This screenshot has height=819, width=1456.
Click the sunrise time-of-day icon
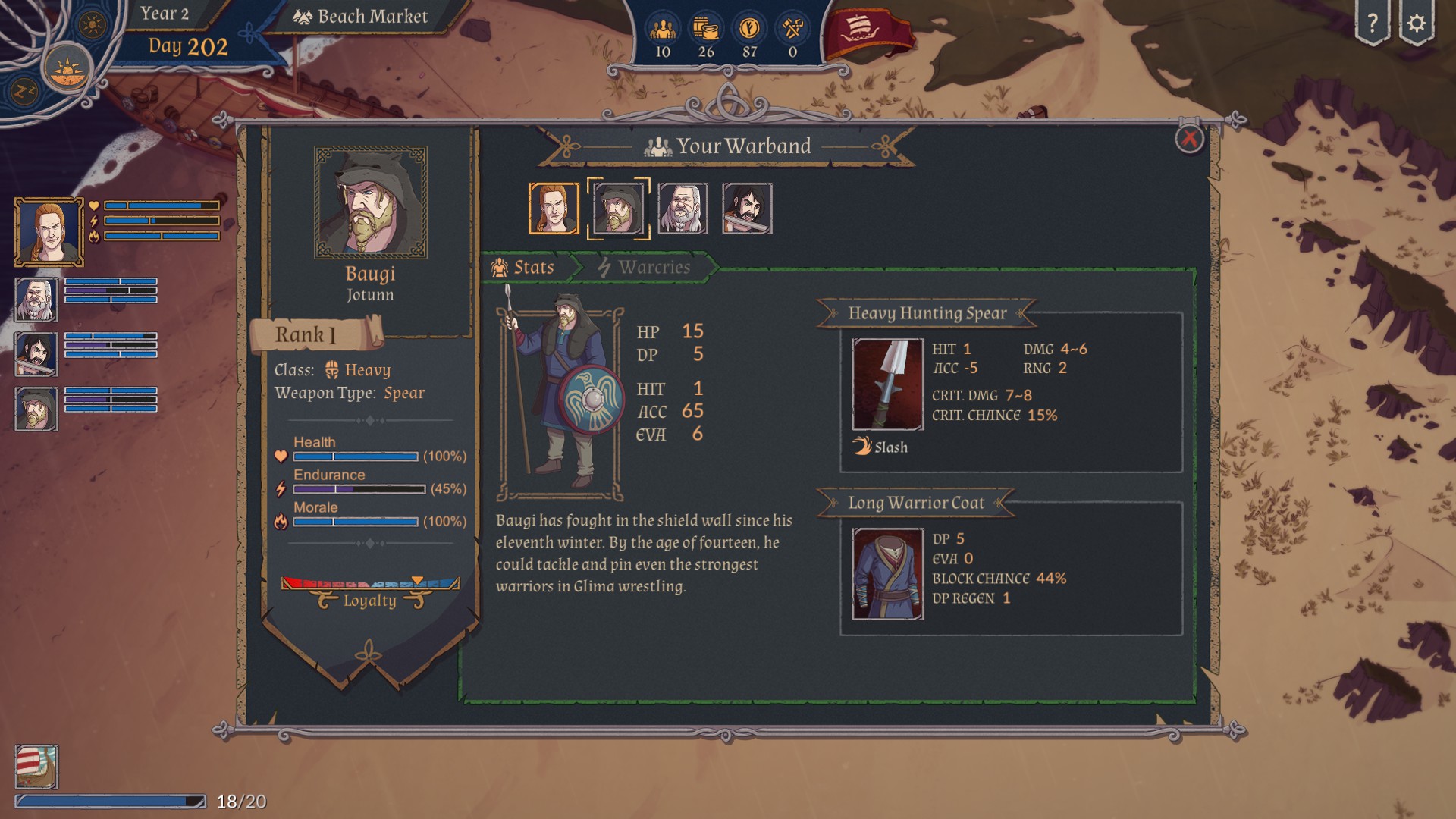pyautogui.click(x=68, y=70)
